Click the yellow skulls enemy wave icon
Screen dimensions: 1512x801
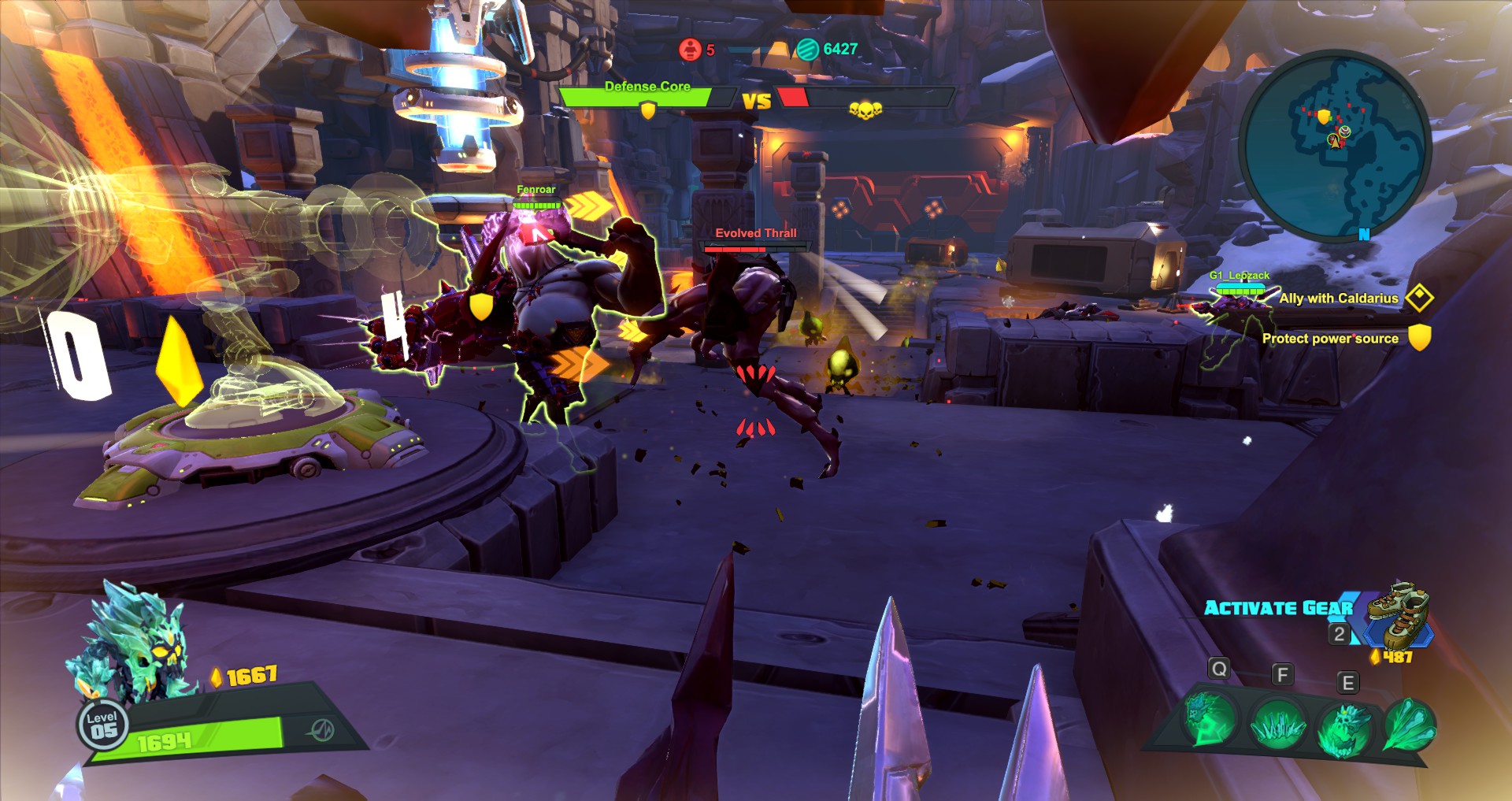tap(865, 110)
